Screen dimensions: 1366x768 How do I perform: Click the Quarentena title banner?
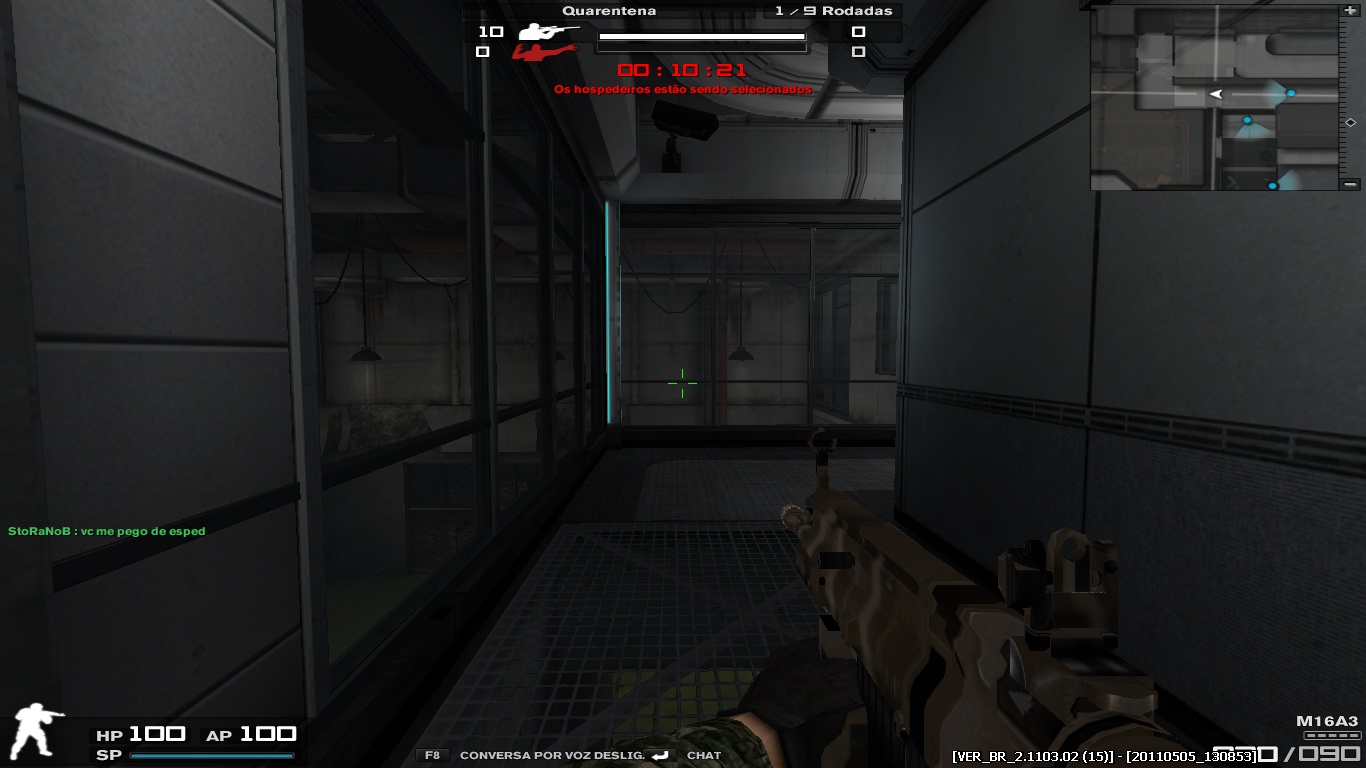[608, 10]
